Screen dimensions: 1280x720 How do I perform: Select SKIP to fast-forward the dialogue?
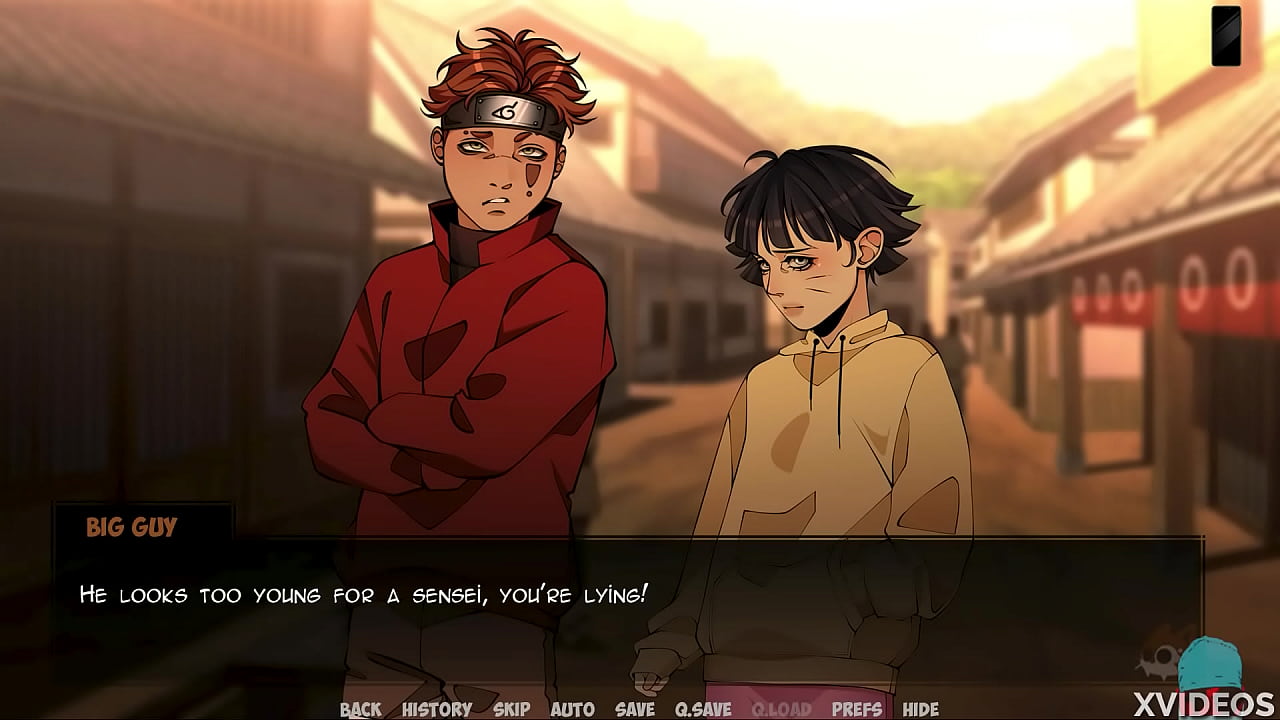point(510,708)
